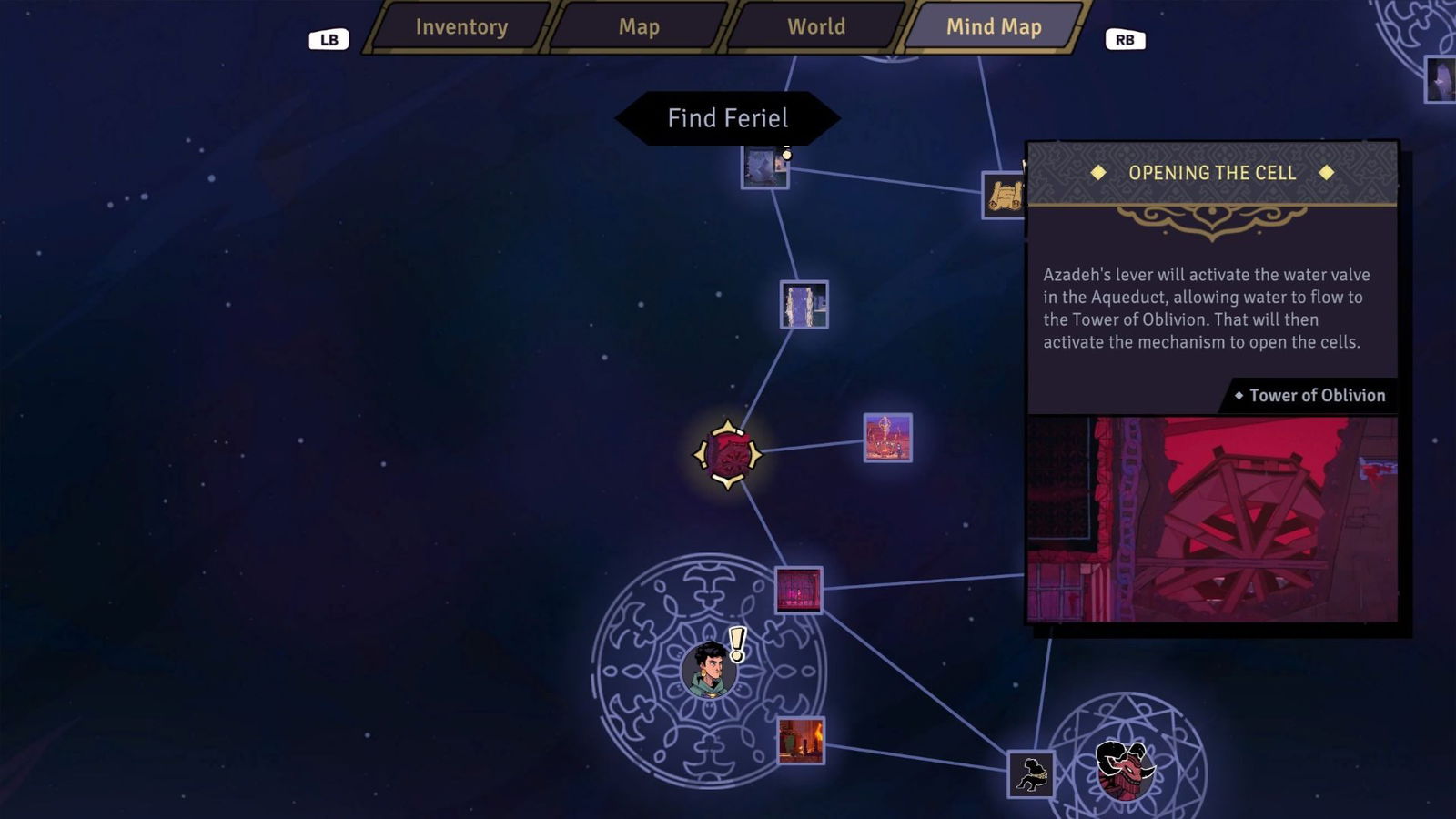
Task: Select the highlighted red wheel node
Action: tap(728, 454)
